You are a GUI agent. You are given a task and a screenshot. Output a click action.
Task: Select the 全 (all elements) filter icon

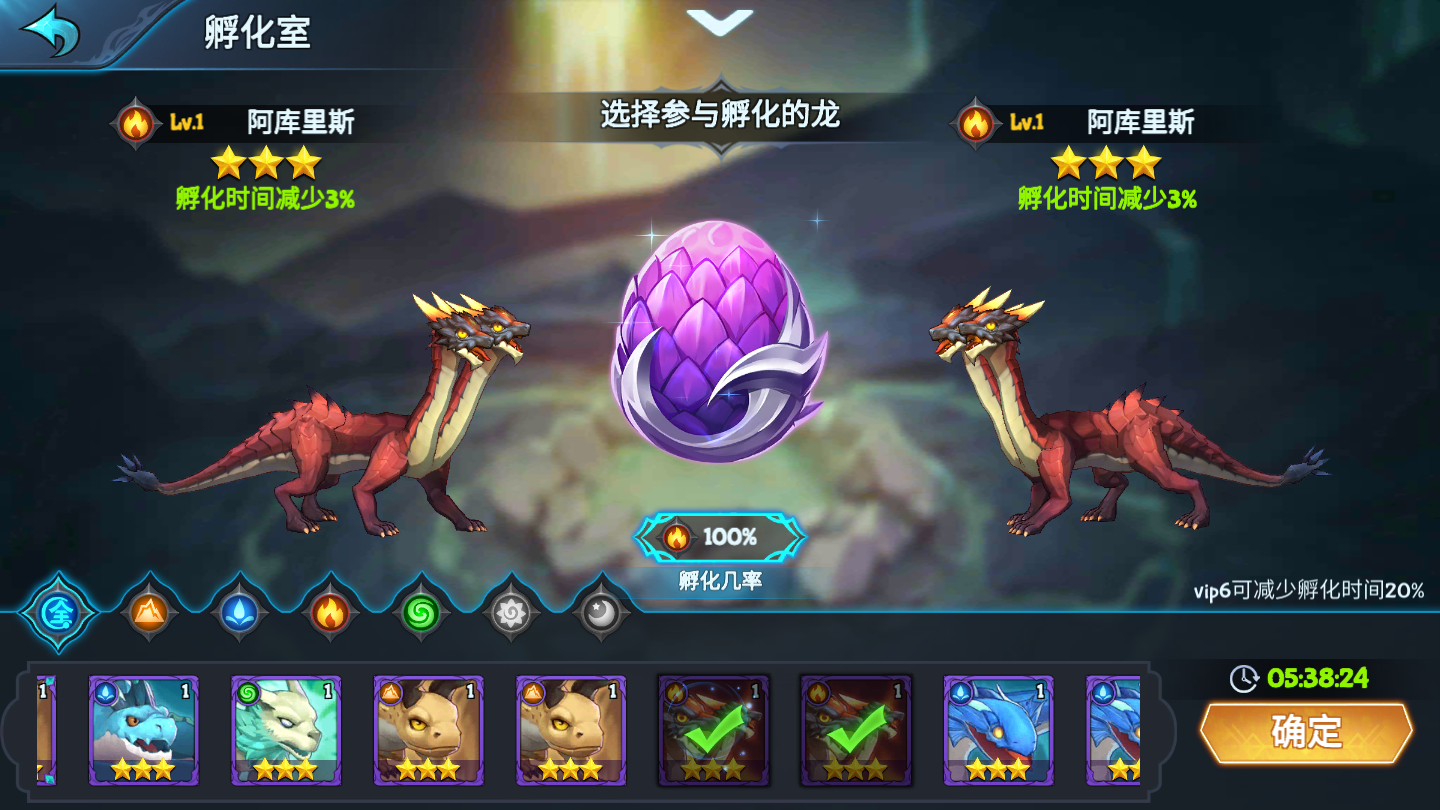tap(58, 612)
